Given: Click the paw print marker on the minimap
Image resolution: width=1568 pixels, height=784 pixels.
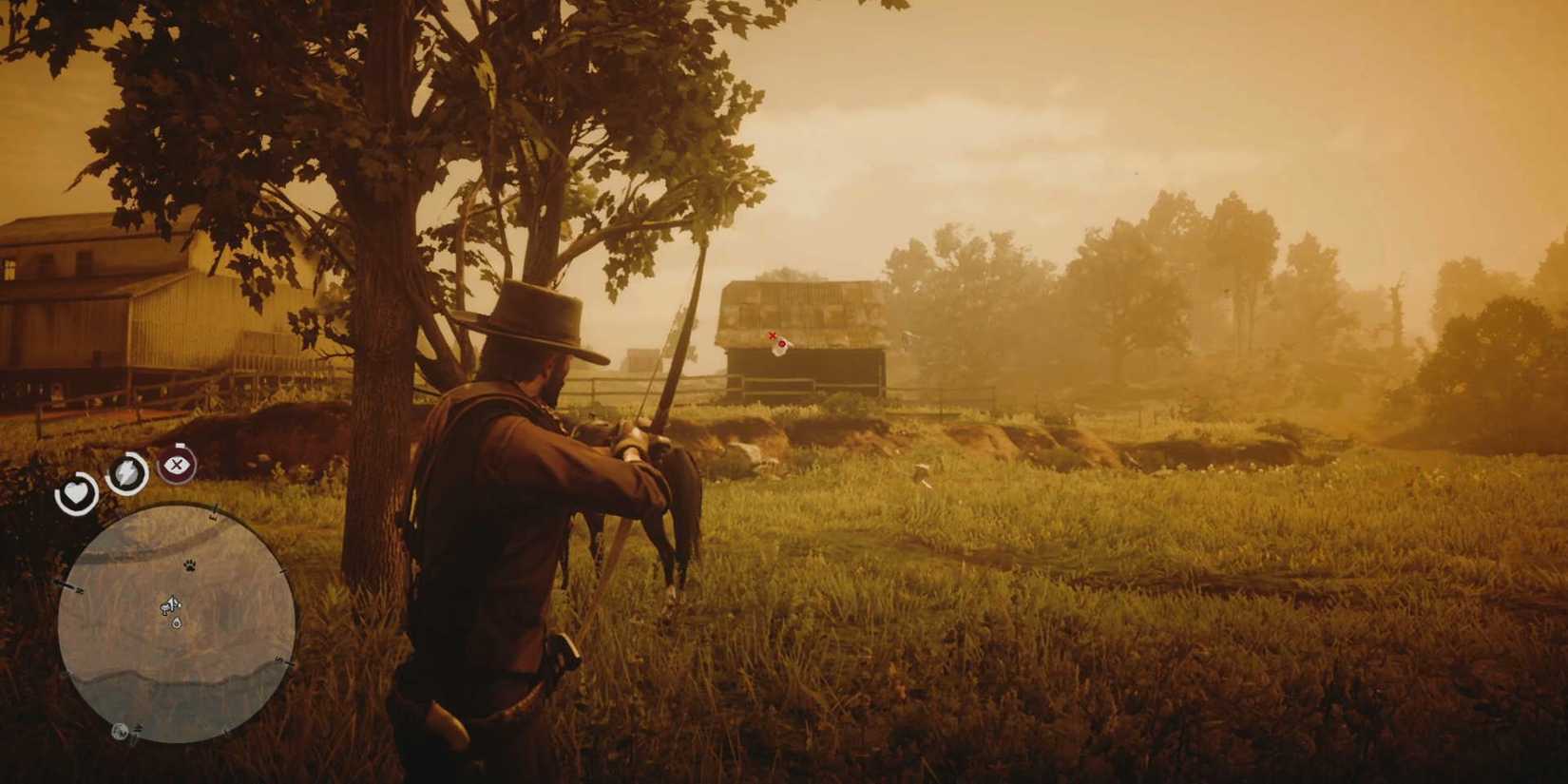Looking at the screenshot, I should [189, 565].
